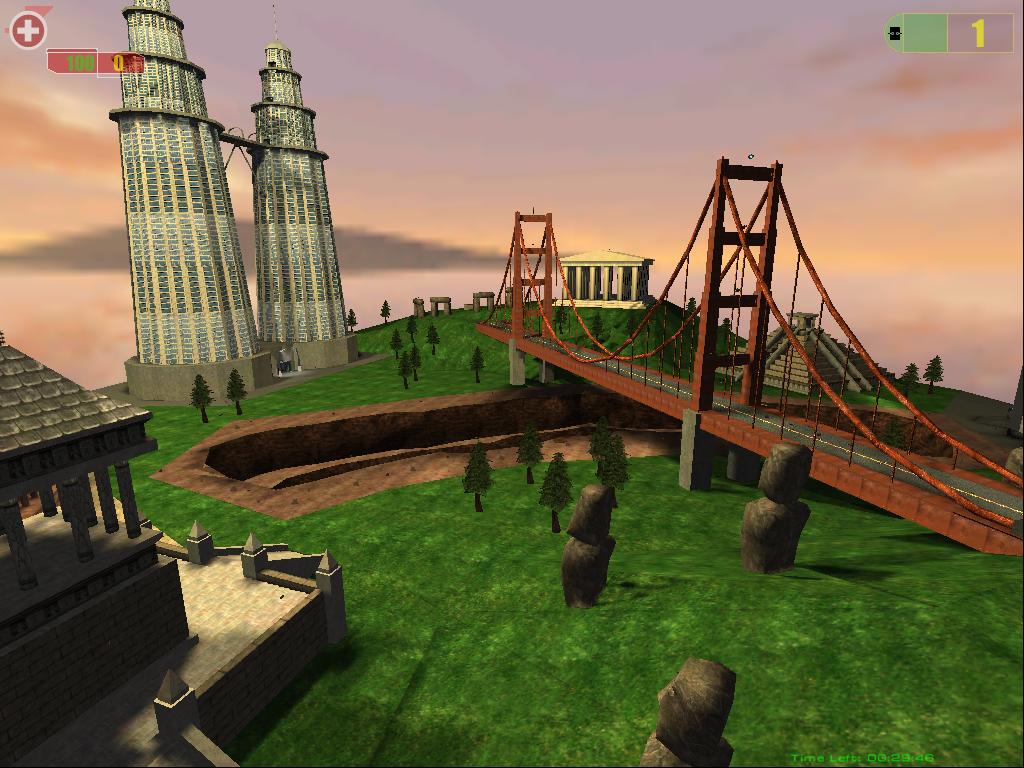Image resolution: width=1024 pixels, height=768 pixels.
Task: Click the red health cross icon
Action: pyautogui.click(x=28, y=30)
